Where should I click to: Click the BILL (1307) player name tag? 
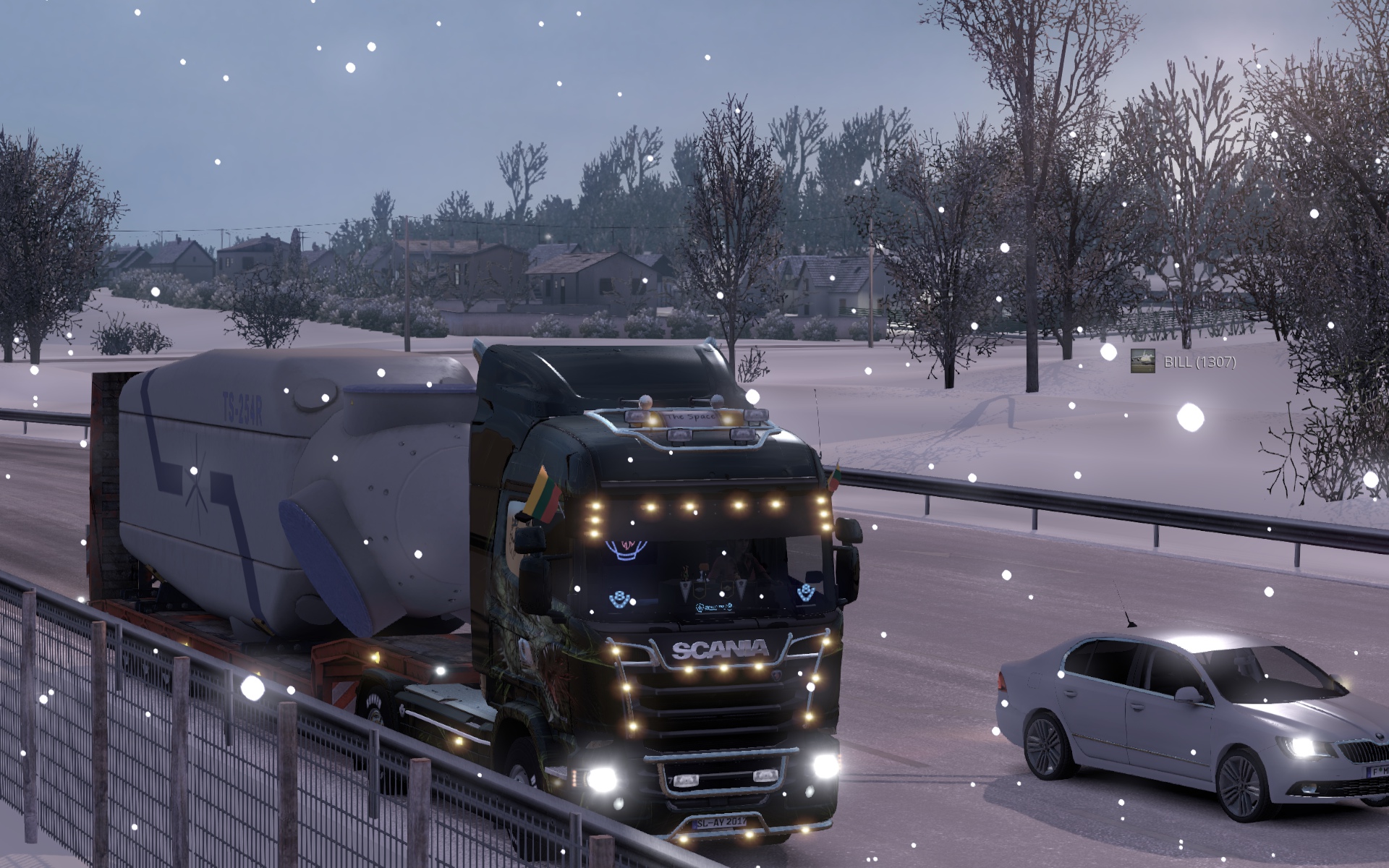1199,362
